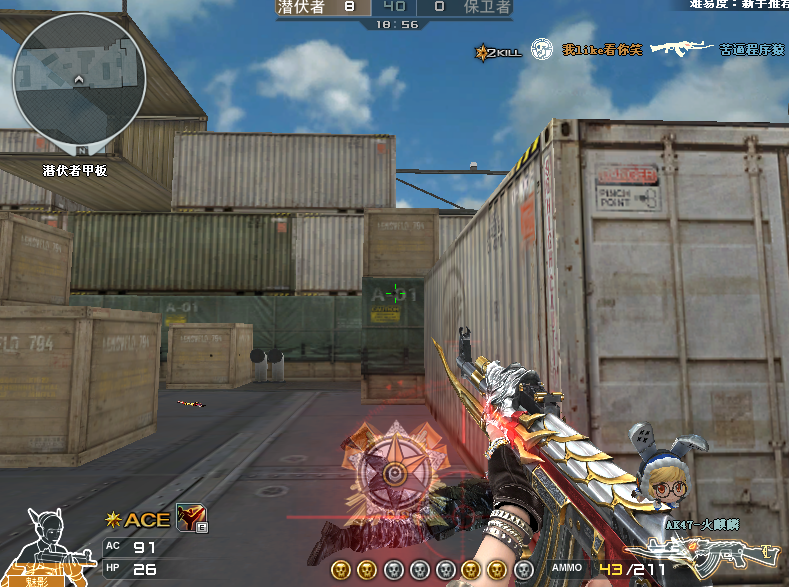789x587 pixels.
Task: Click the ACE rank badge
Action: coord(139,520)
